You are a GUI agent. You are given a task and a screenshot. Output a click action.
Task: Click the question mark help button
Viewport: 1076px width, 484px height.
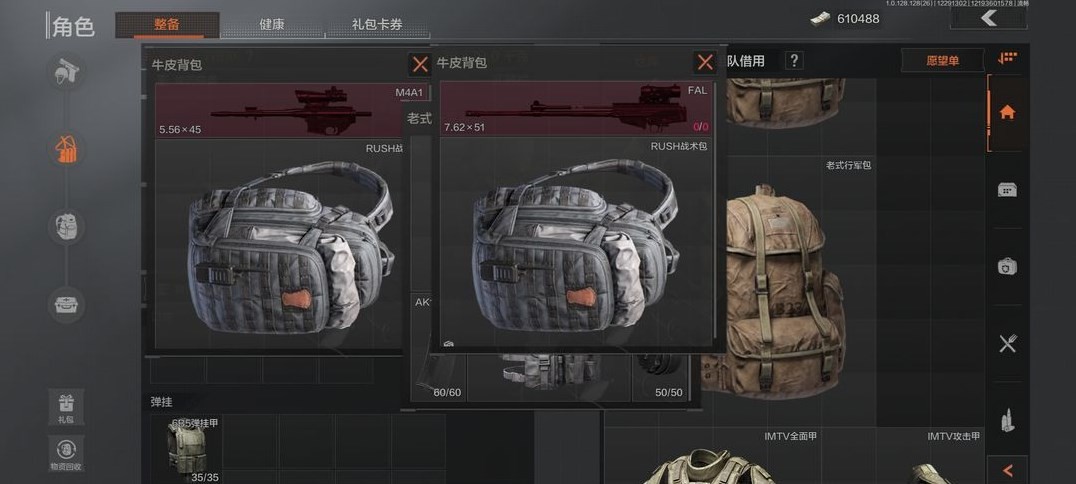click(794, 61)
